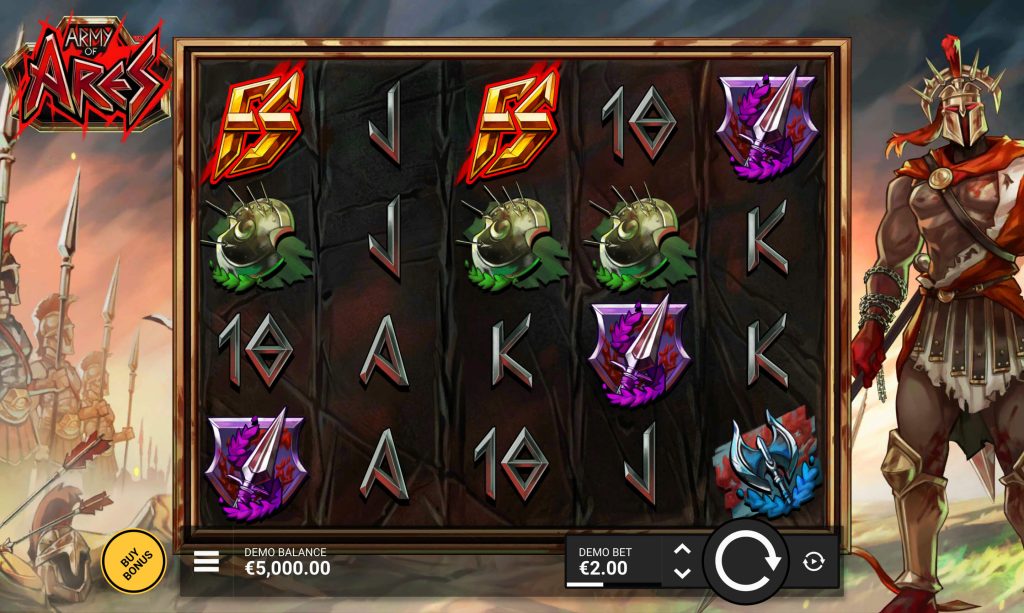Decrease the demo bet amount
Screen dimensions: 1024x613
(x=683, y=573)
